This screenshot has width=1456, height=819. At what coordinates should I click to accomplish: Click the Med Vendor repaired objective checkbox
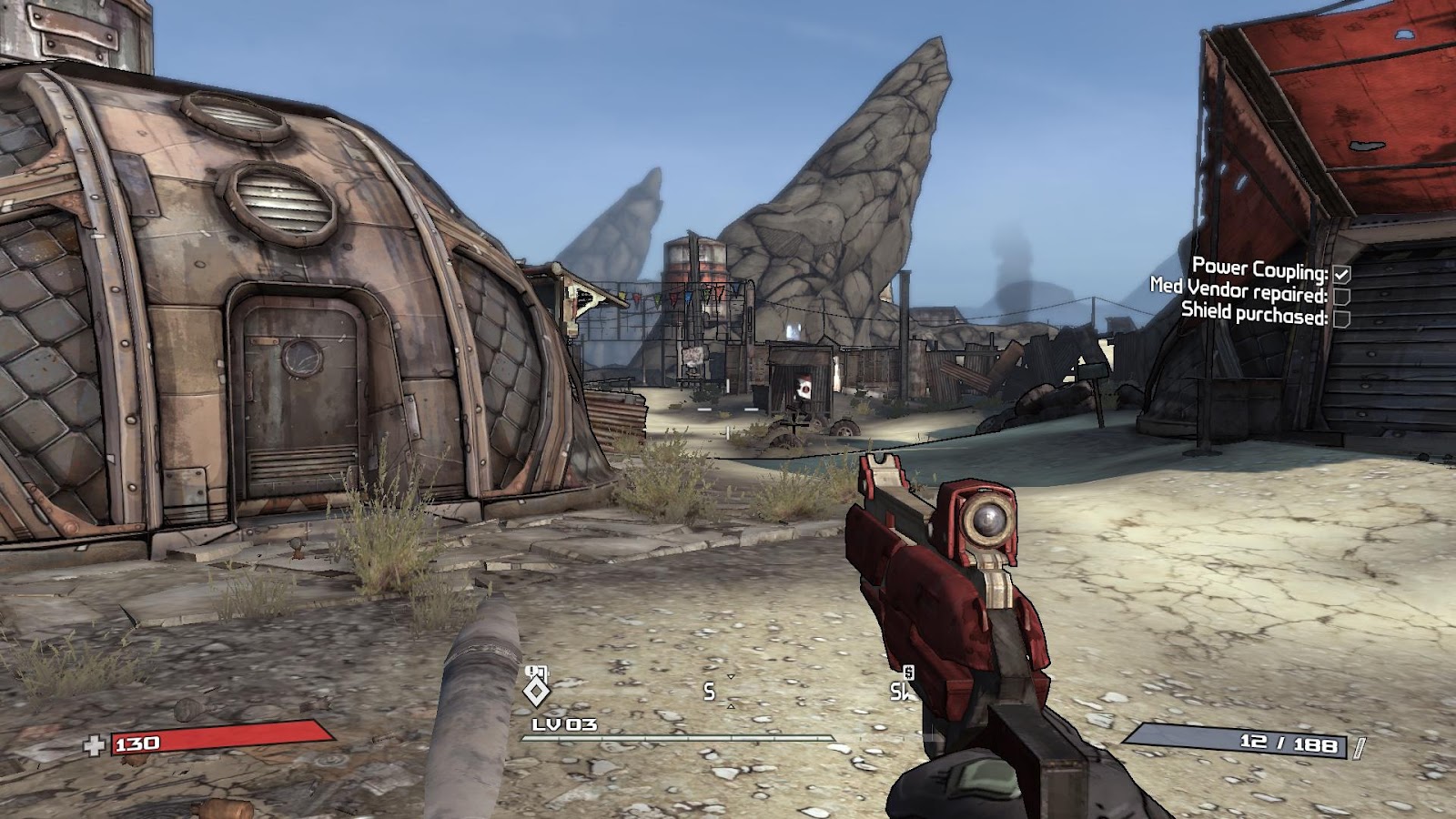pyautogui.click(x=1342, y=296)
